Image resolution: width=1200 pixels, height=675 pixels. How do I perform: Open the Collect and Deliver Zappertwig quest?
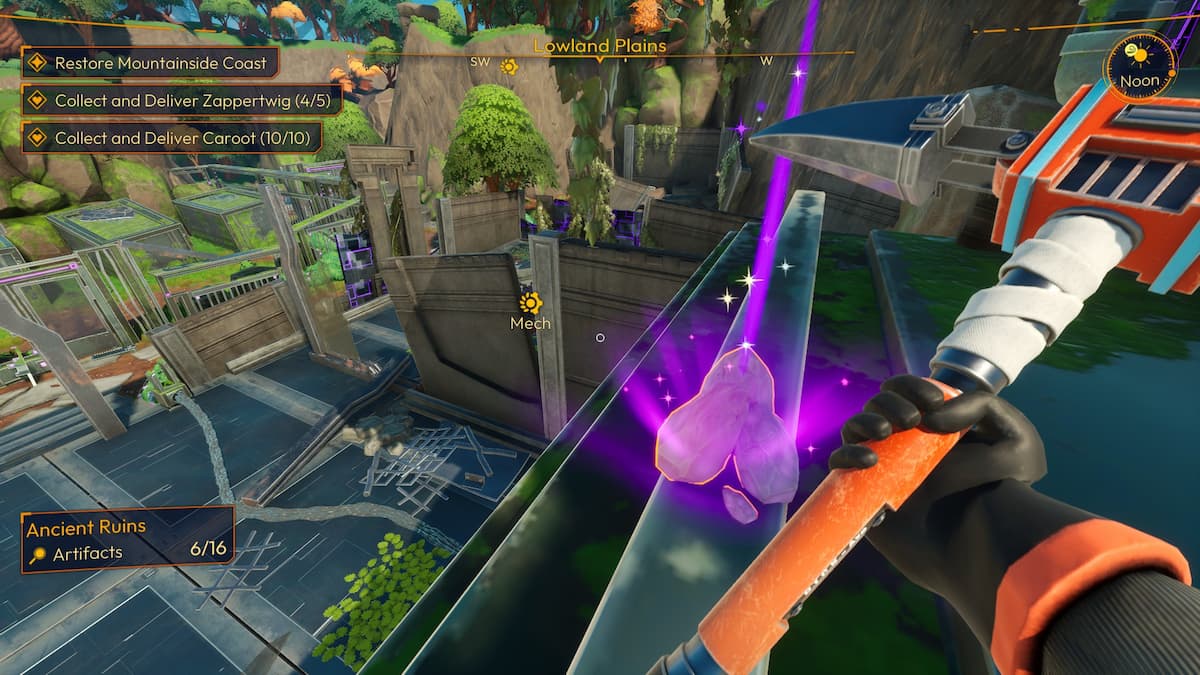click(x=183, y=100)
